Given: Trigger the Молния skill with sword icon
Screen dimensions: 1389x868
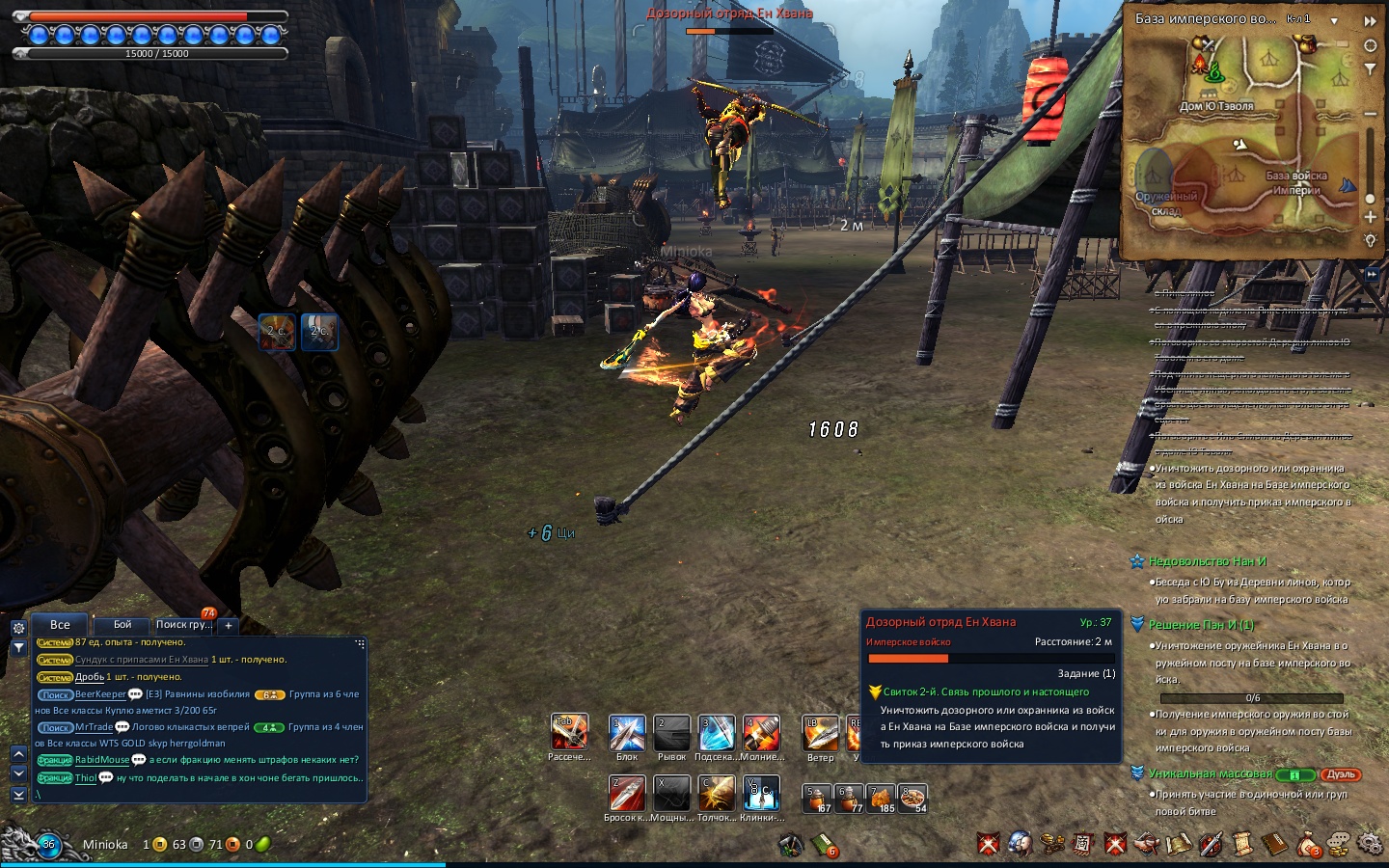Looking at the screenshot, I should (x=761, y=734).
